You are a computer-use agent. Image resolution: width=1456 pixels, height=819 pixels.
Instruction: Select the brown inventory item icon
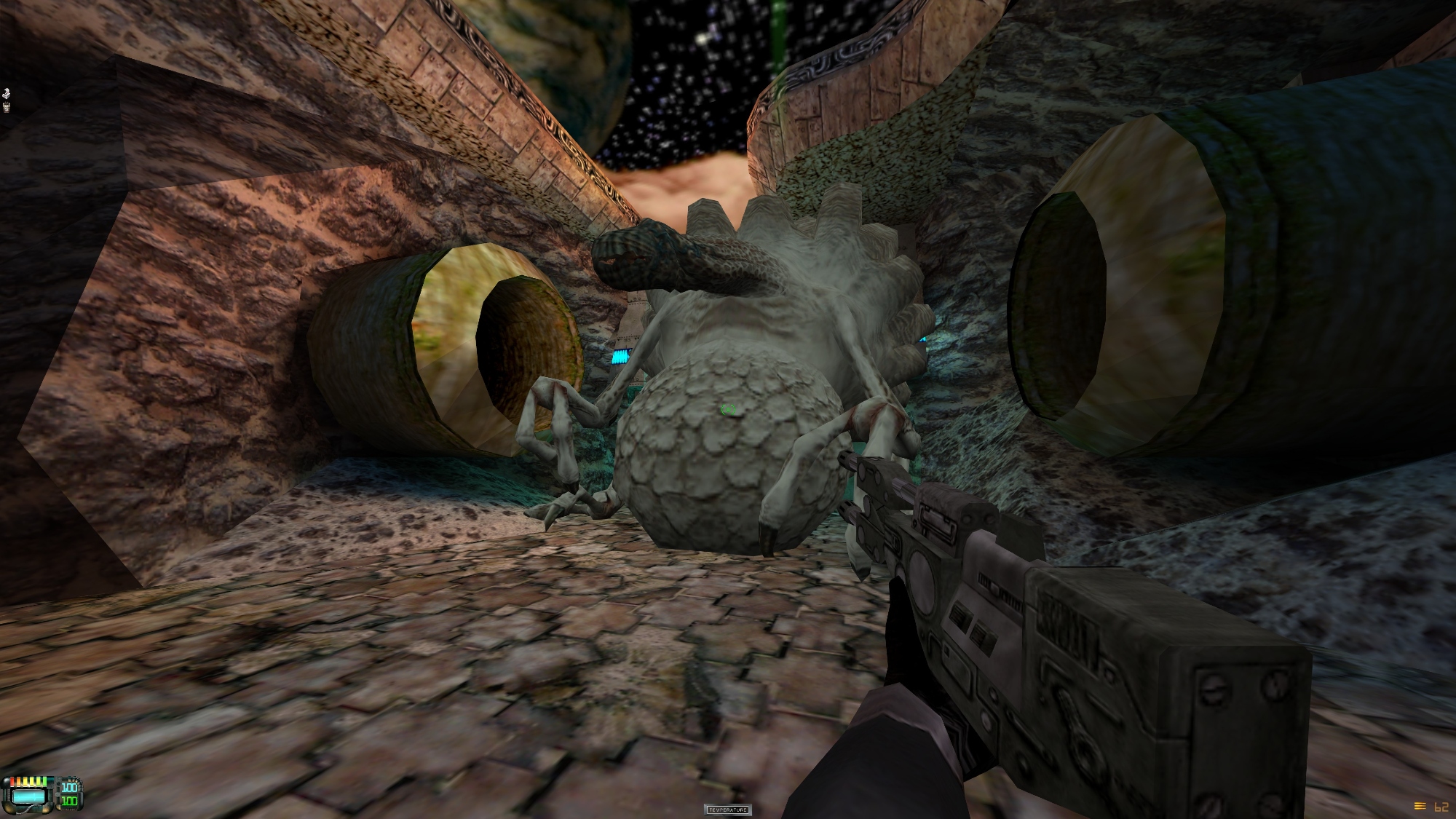[x=7, y=108]
